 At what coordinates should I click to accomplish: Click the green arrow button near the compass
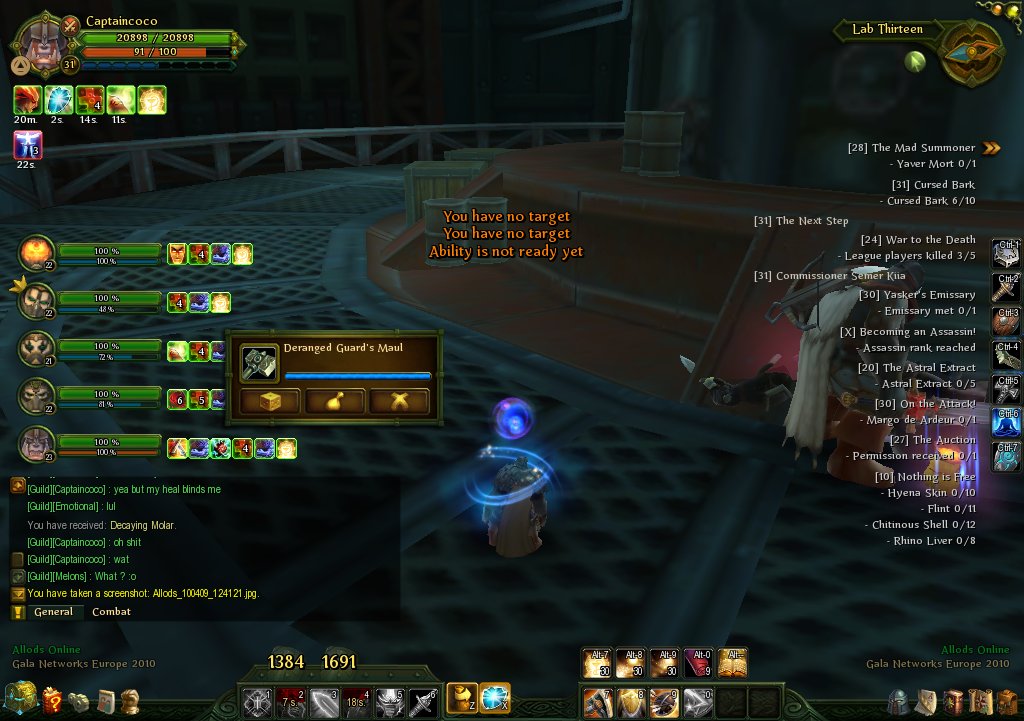click(915, 62)
